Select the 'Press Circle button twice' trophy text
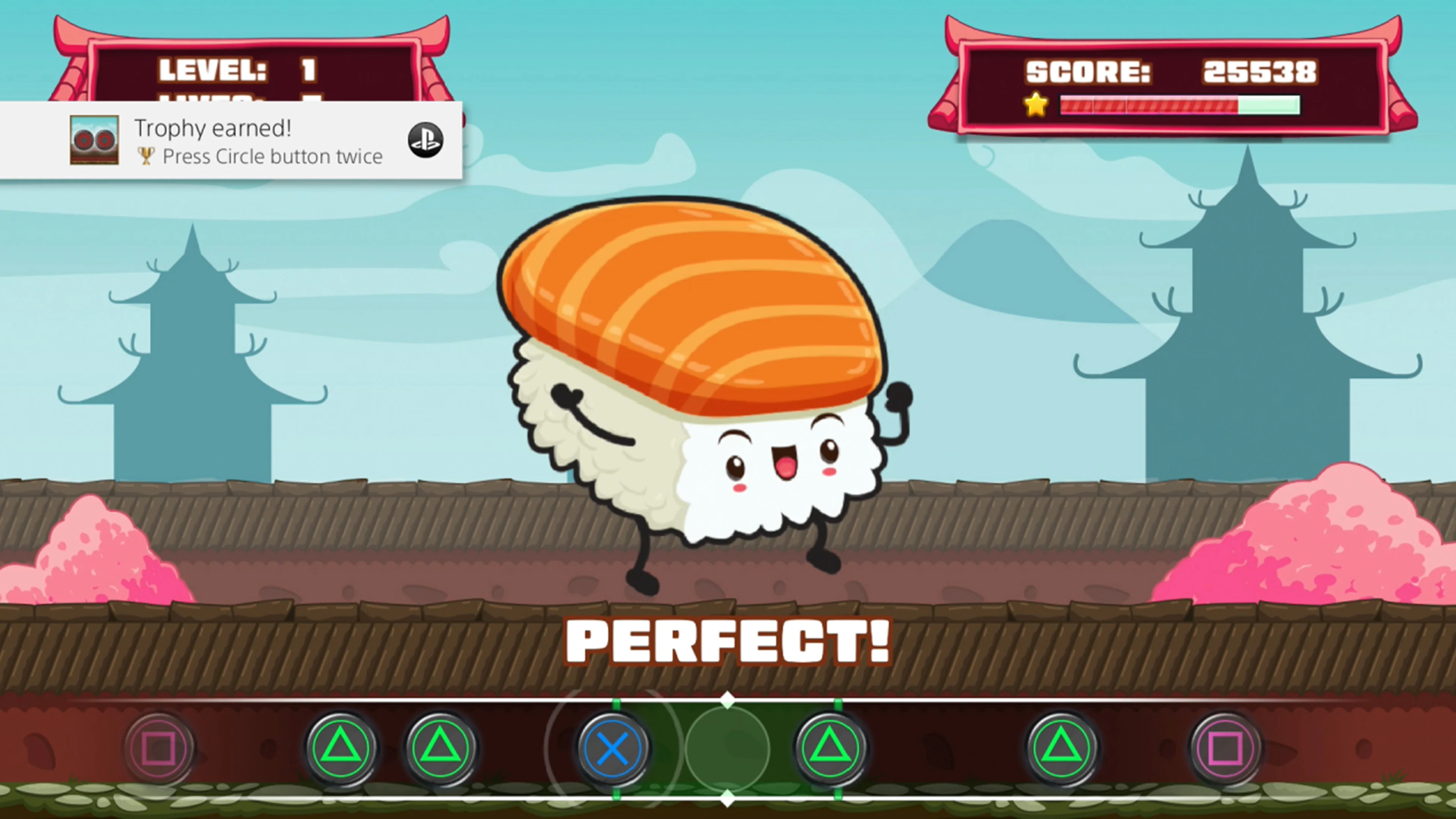Image resolution: width=1456 pixels, height=819 pixels. tap(271, 157)
